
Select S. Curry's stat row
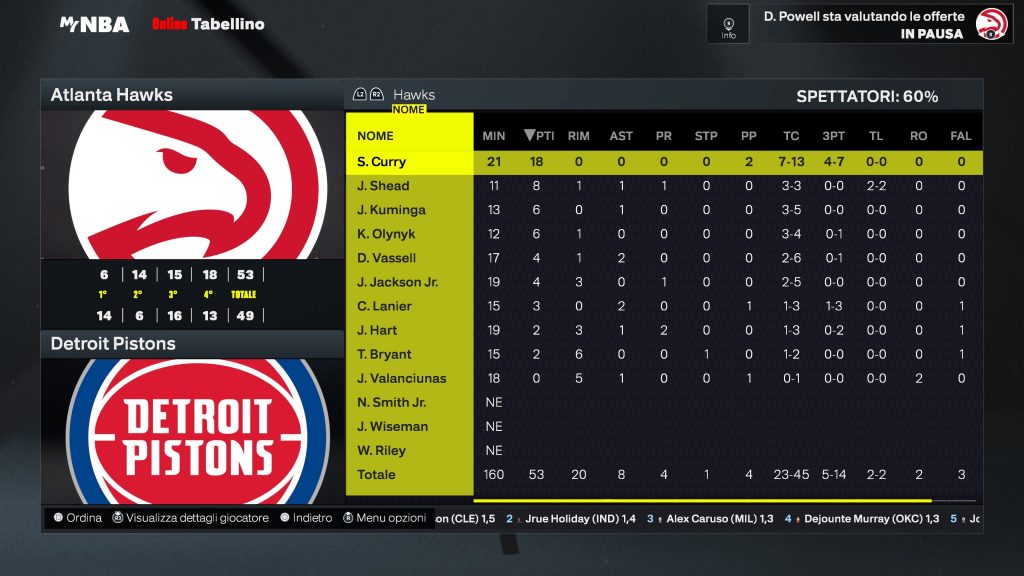pyautogui.click(x=381, y=162)
